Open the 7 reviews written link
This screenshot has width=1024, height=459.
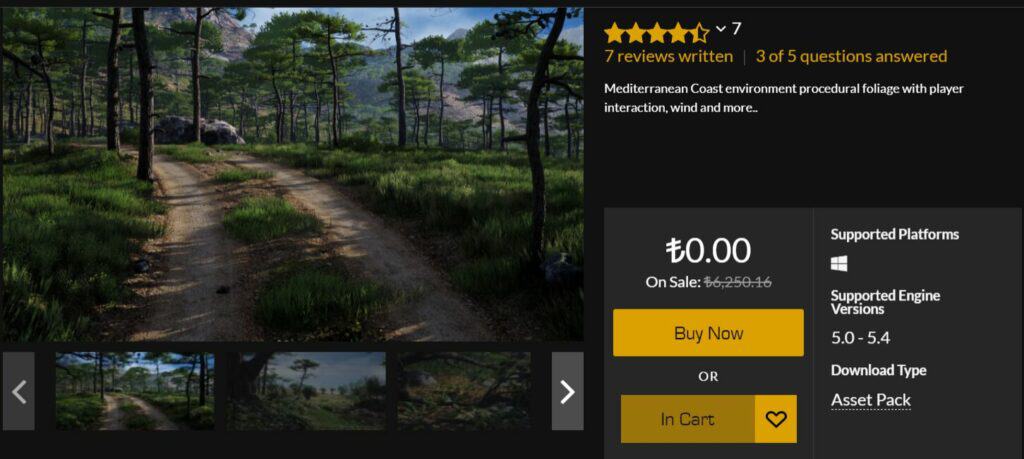[x=668, y=56]
